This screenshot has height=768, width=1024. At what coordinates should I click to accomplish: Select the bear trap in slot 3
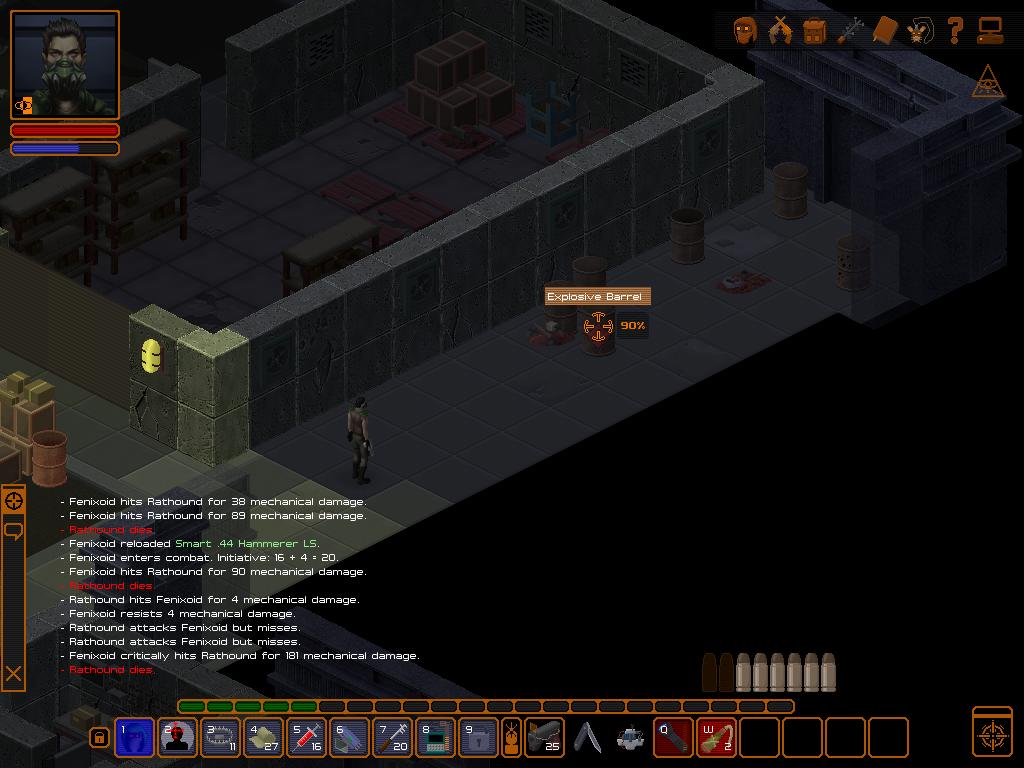pyautogui.click(x=221, y=738)
